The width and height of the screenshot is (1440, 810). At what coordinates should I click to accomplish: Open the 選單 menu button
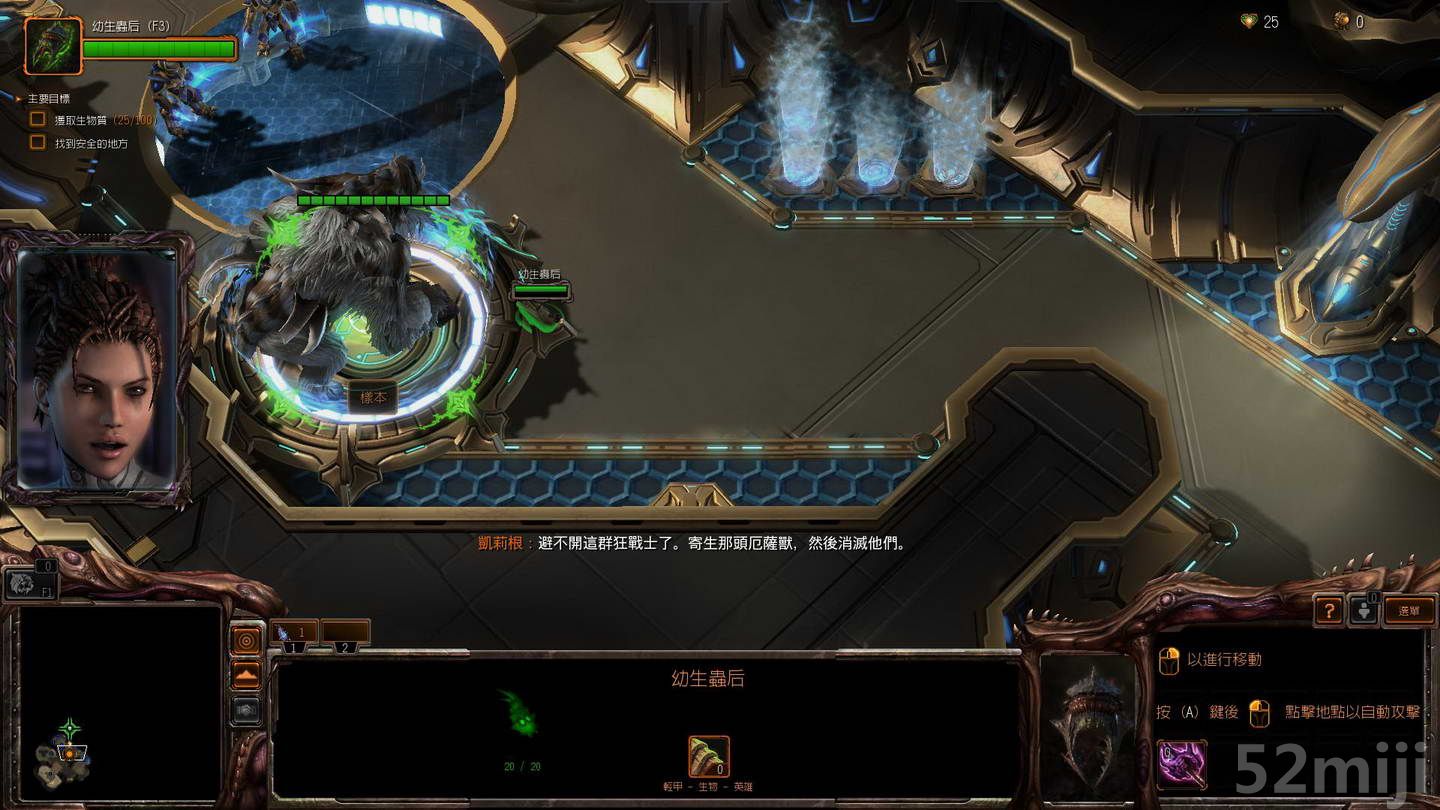(x=1409, y=609)
